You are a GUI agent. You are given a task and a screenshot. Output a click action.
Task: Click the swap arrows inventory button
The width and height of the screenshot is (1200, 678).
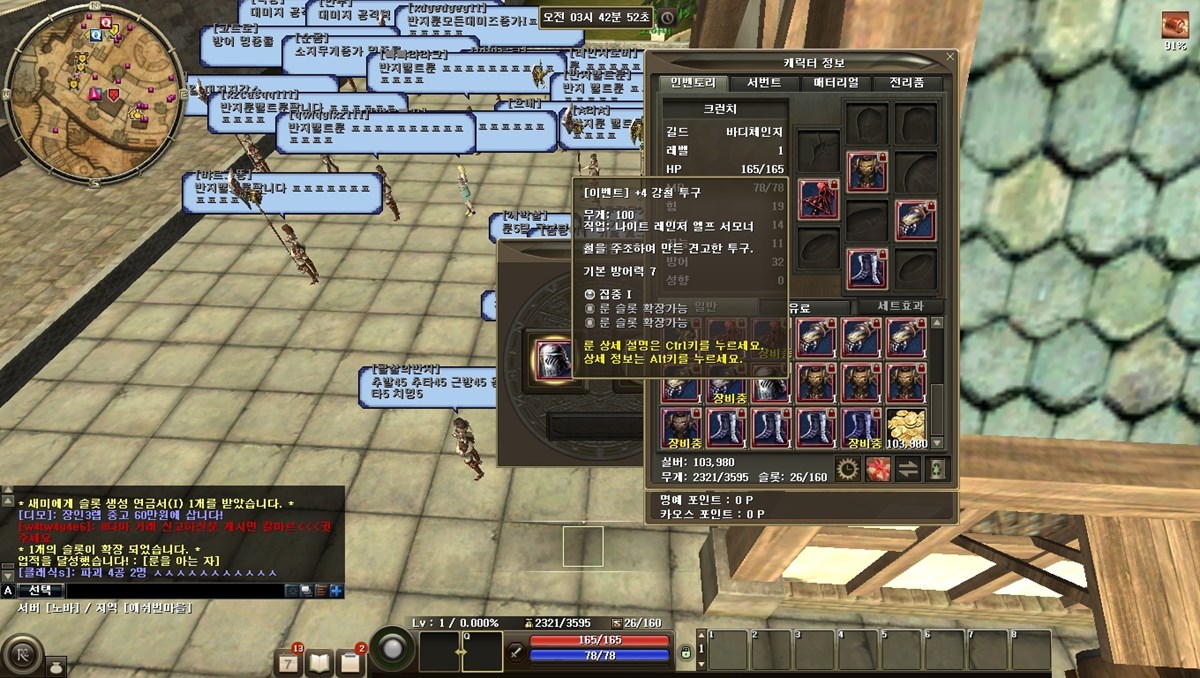click(908, 467)
